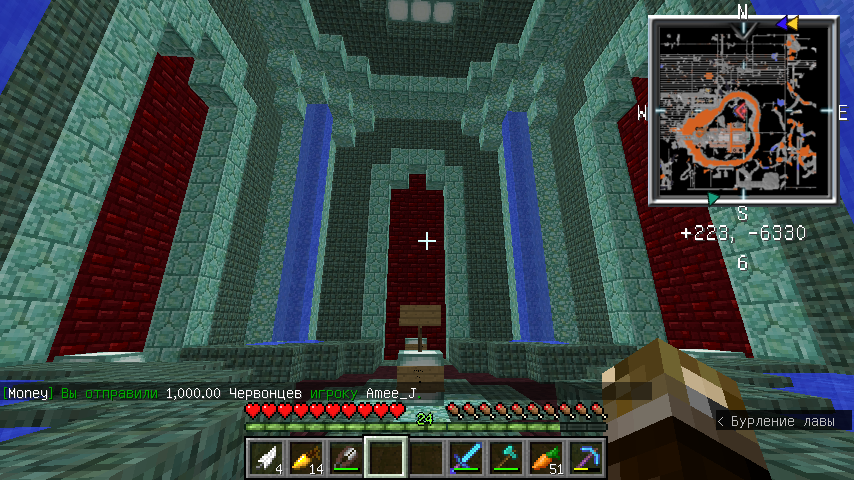The height and width of the screenshot is (480, 854).
Task: Choose the flint and steel slot
Action: click(345, 458)
